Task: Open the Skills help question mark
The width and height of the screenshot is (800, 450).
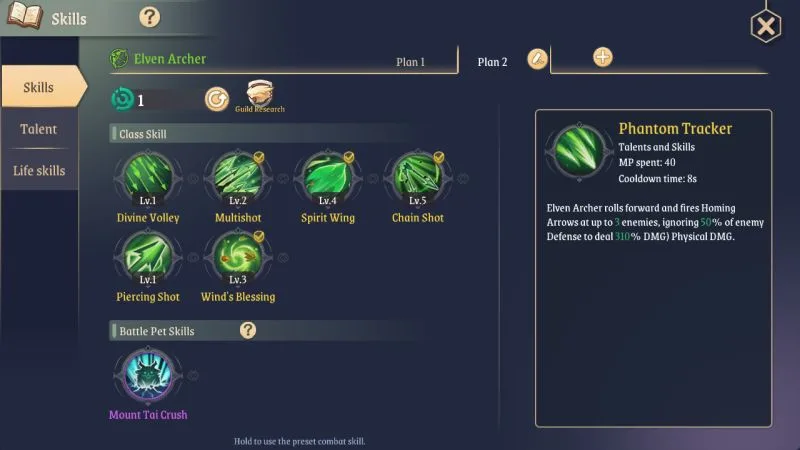Action: [150, 17]
